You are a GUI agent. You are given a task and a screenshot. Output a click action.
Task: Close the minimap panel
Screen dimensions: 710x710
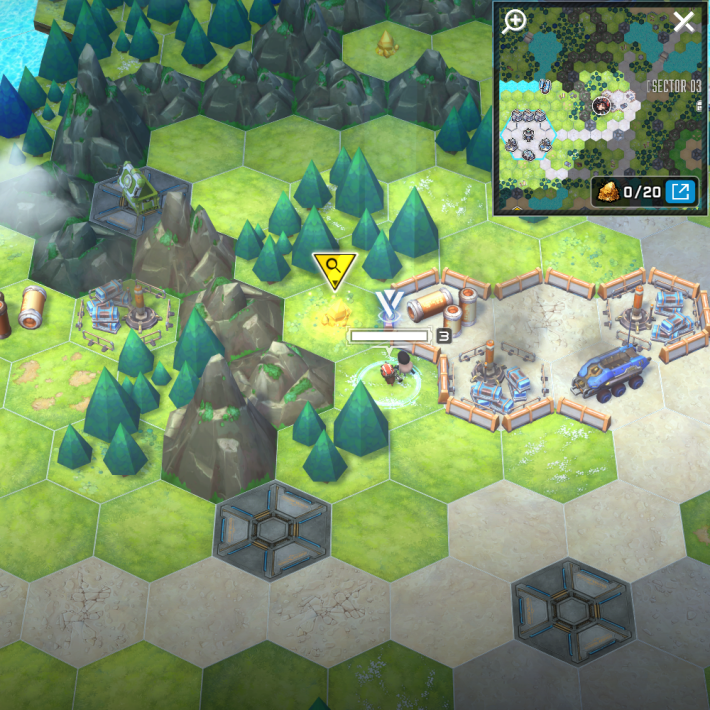(684, 22)
